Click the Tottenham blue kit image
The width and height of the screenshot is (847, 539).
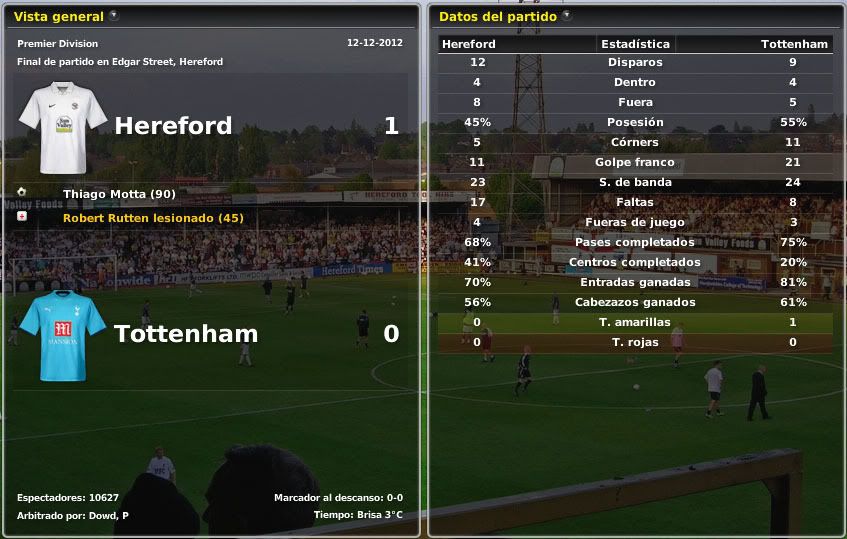point(63,335)
